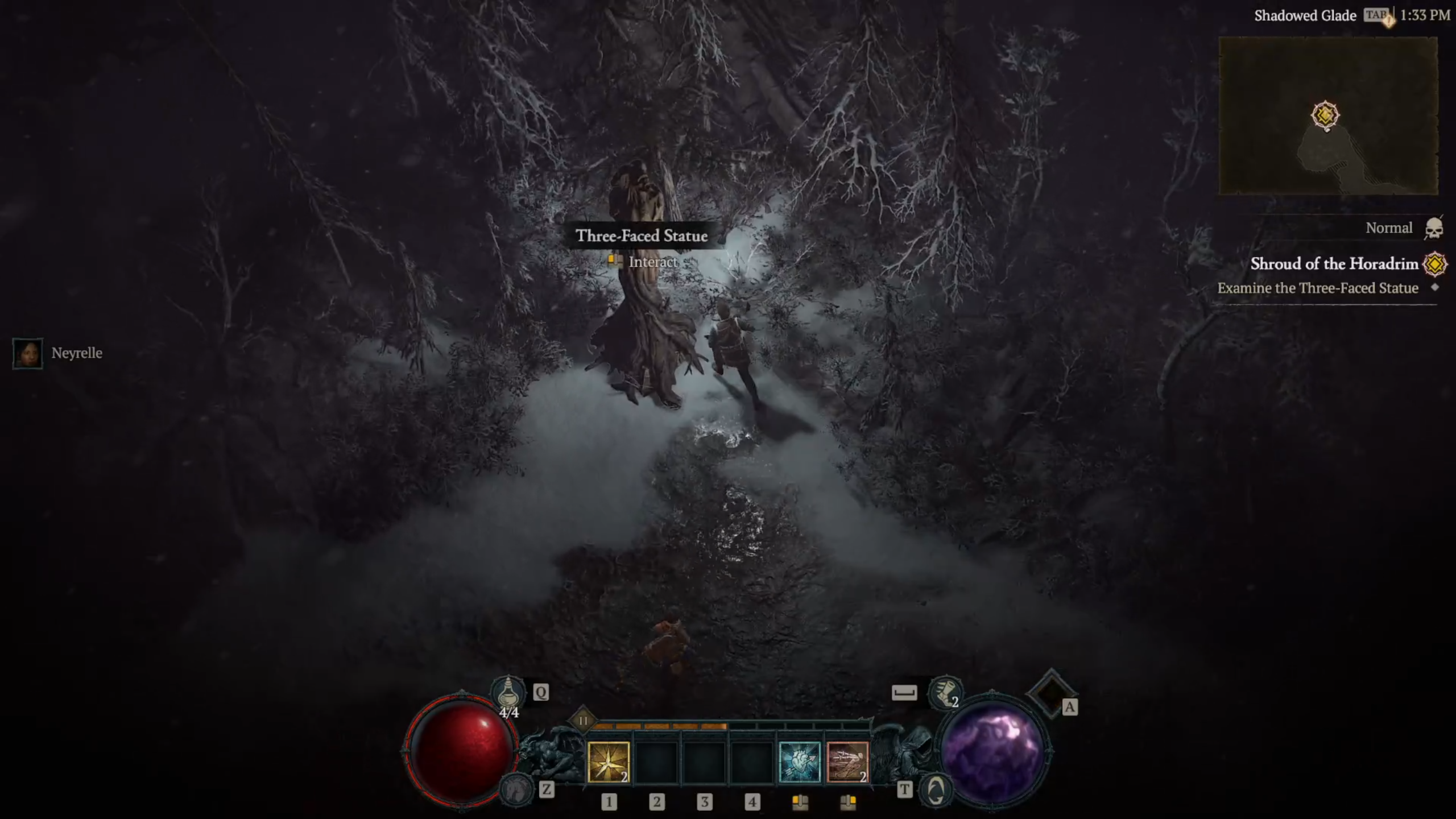
Task: Open the minimap
Action: coord(1328,115)
